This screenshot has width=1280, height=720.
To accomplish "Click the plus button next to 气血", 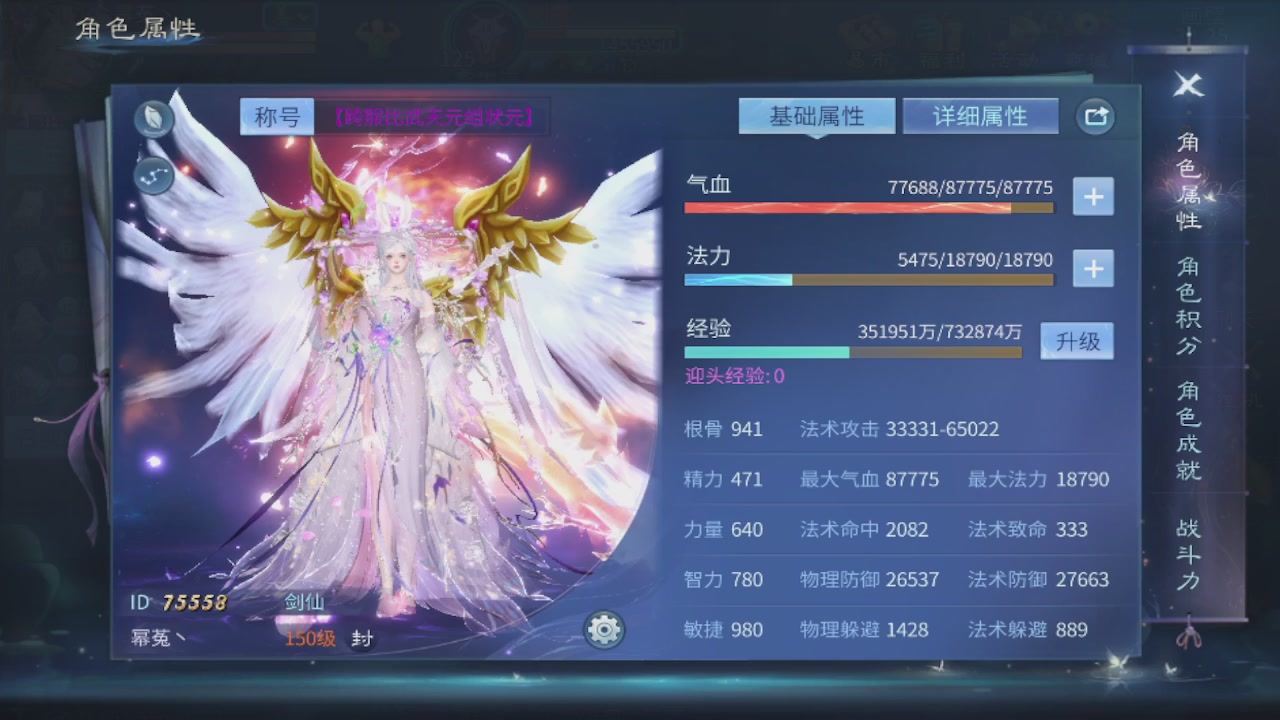I will 1093,197.
